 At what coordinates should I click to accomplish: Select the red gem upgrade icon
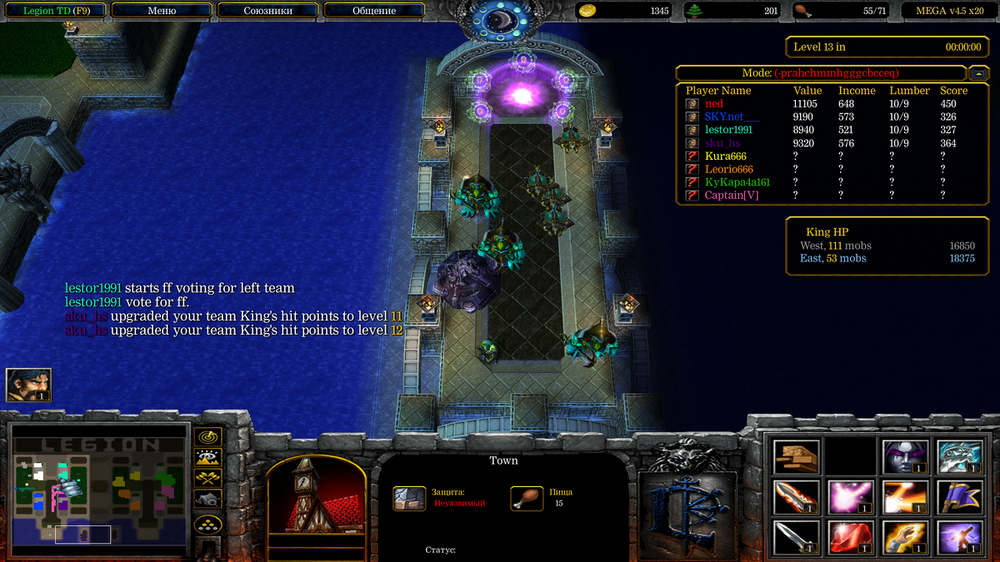click(851, 536)
